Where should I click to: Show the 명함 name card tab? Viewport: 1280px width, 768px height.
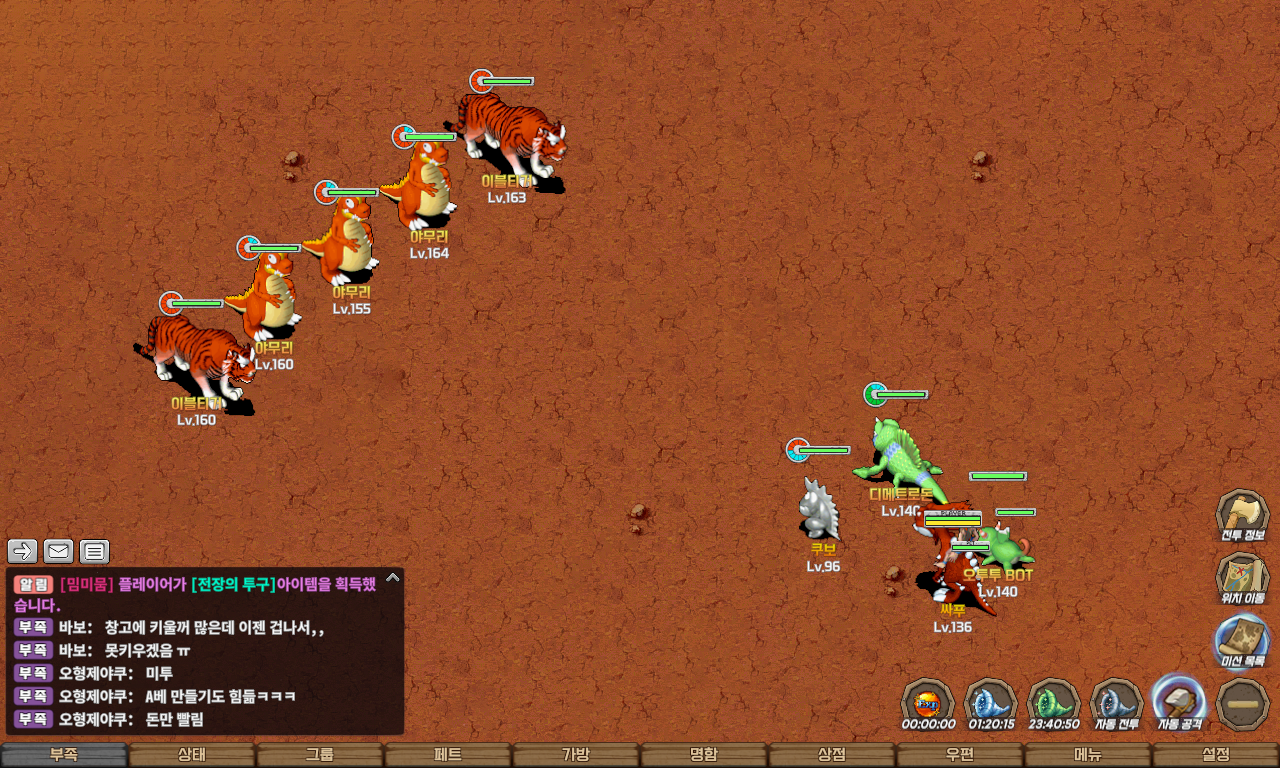pyautogui.click(x=704, y=755)
